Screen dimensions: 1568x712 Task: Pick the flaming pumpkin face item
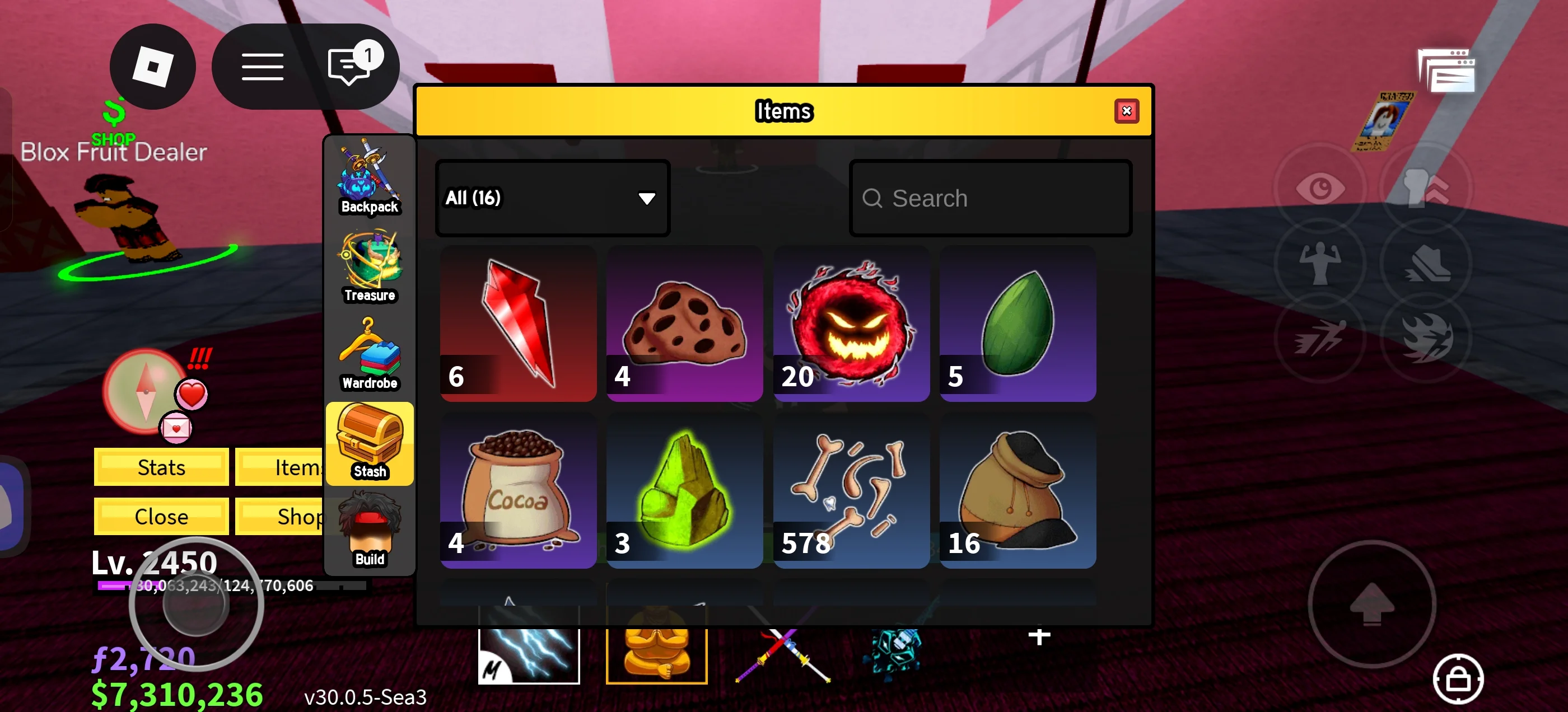(851, 323)
